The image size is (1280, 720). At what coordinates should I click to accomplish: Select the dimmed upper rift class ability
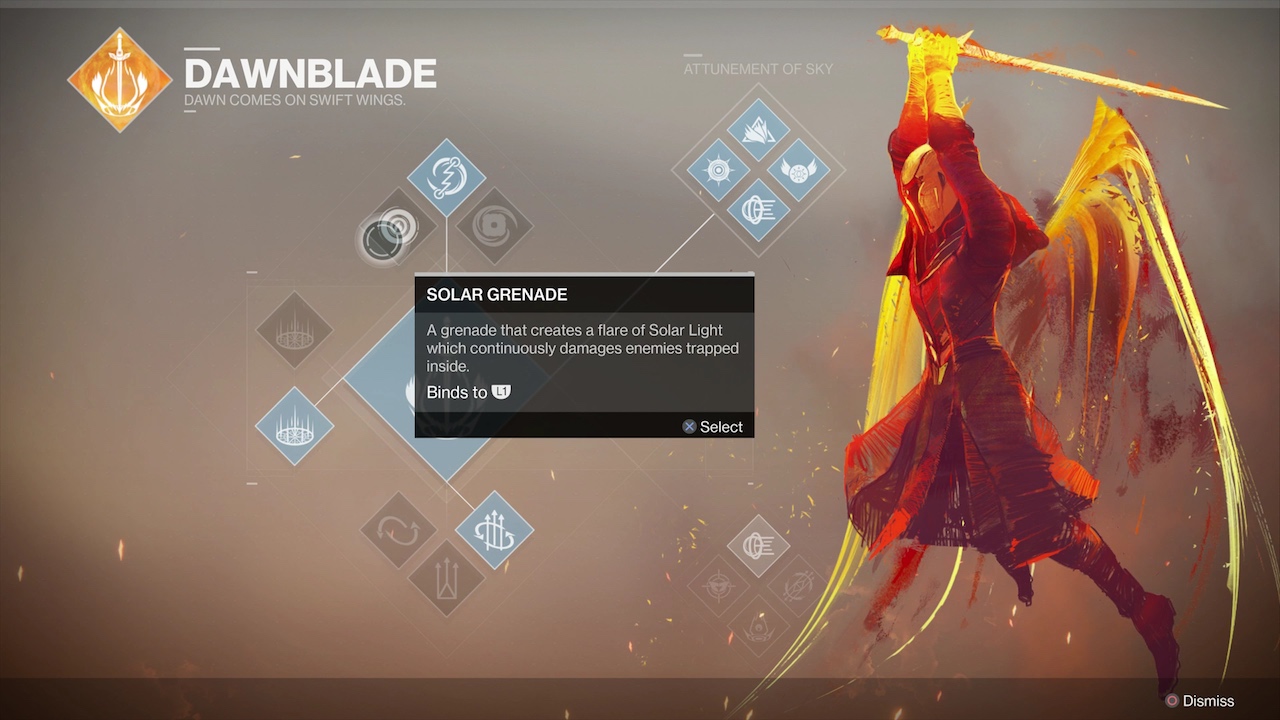(294, 329)
